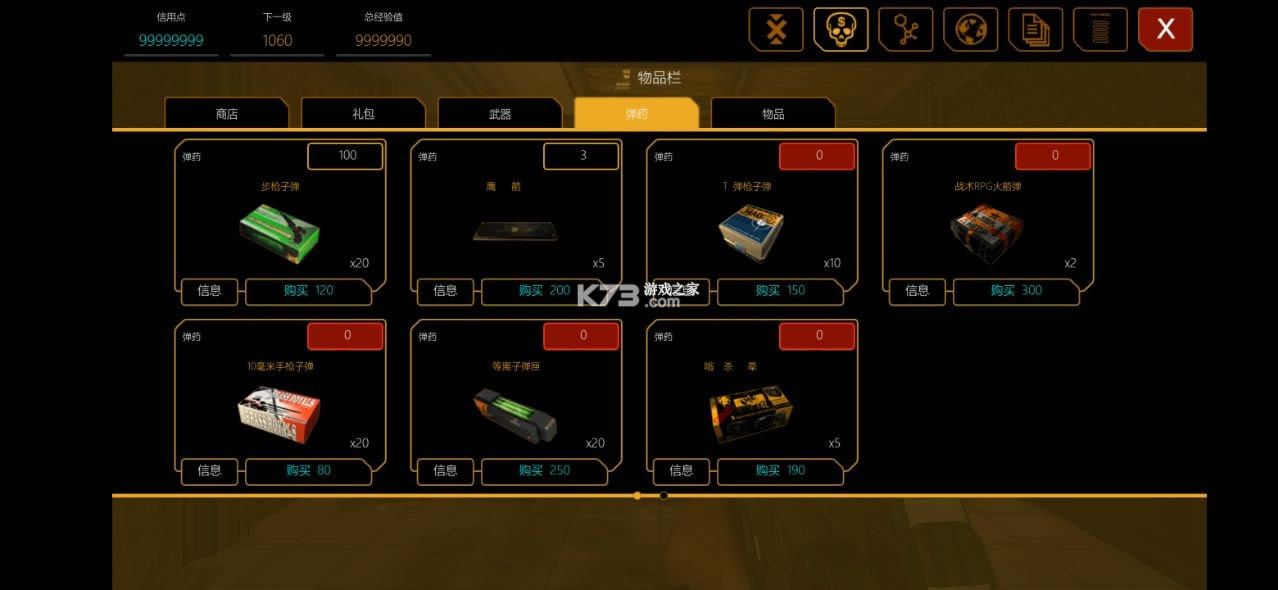Purchase the 200-credit arrow ammo

coord(545,291)
